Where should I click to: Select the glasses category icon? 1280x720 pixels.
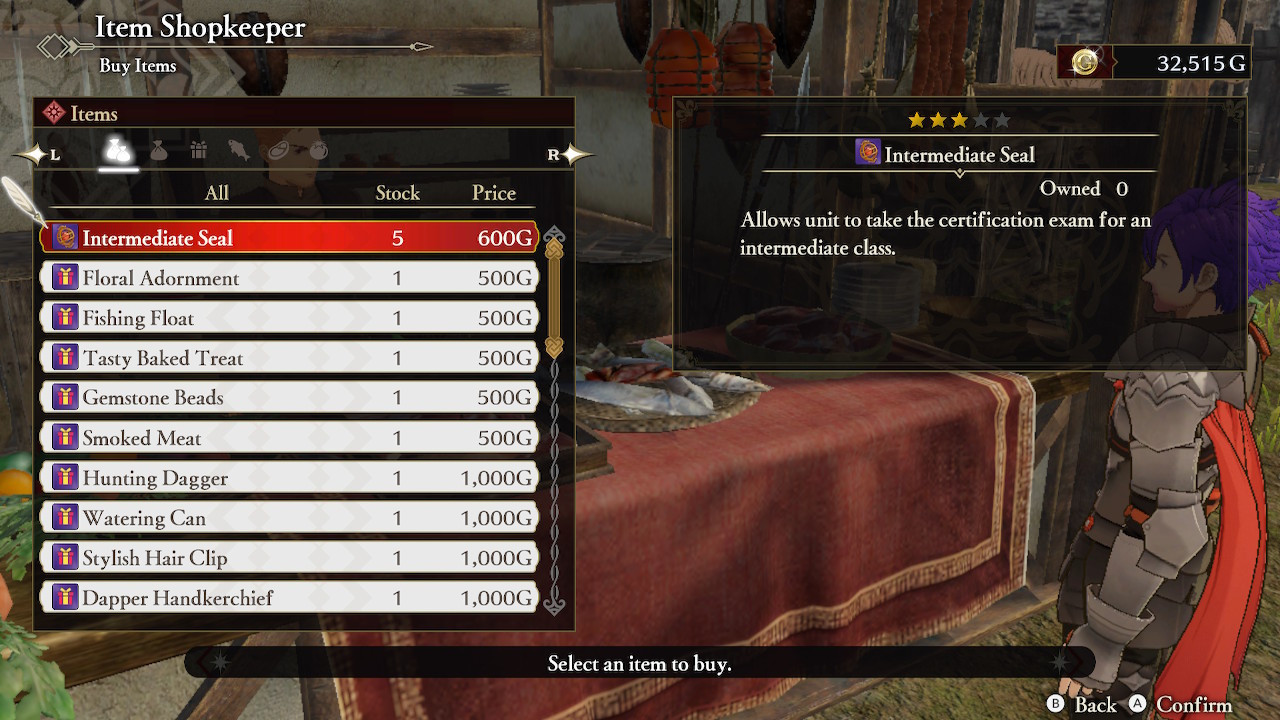click(x=278, y=150)
